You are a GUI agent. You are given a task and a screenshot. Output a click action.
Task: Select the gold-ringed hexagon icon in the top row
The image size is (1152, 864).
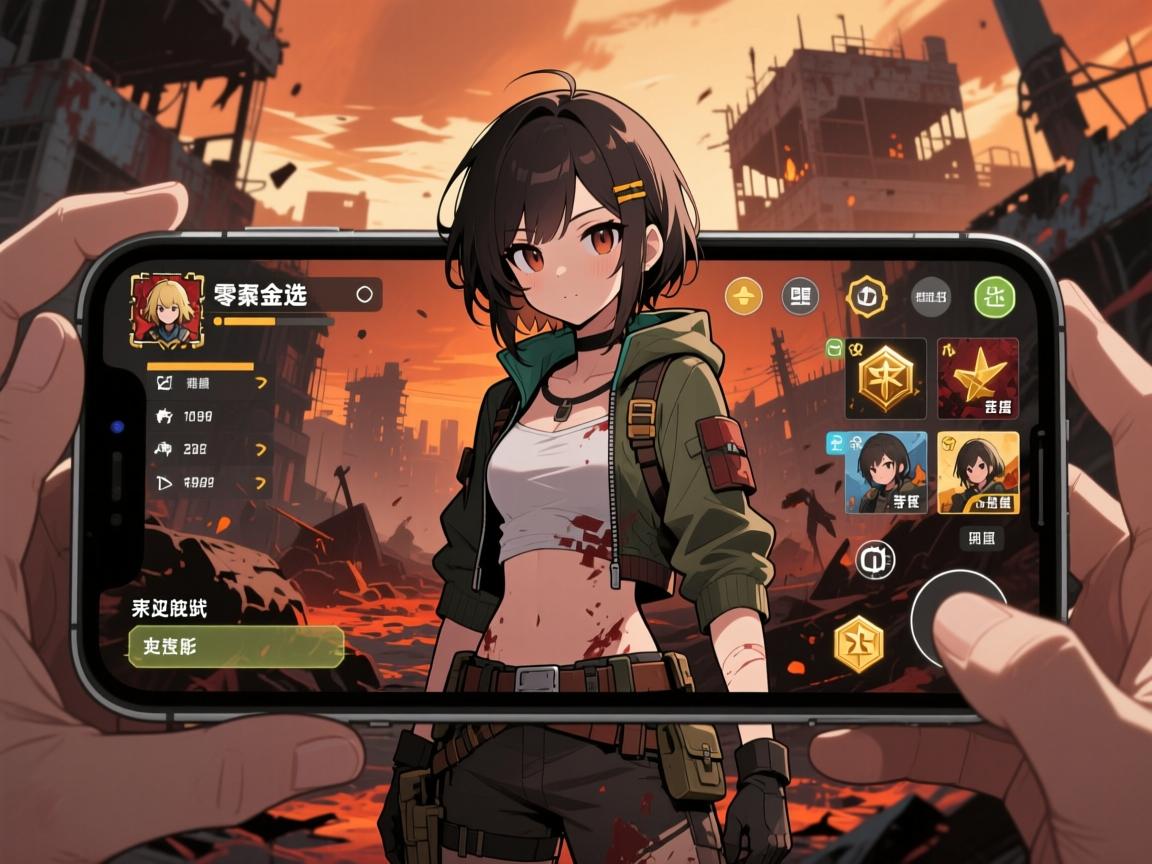866,296
